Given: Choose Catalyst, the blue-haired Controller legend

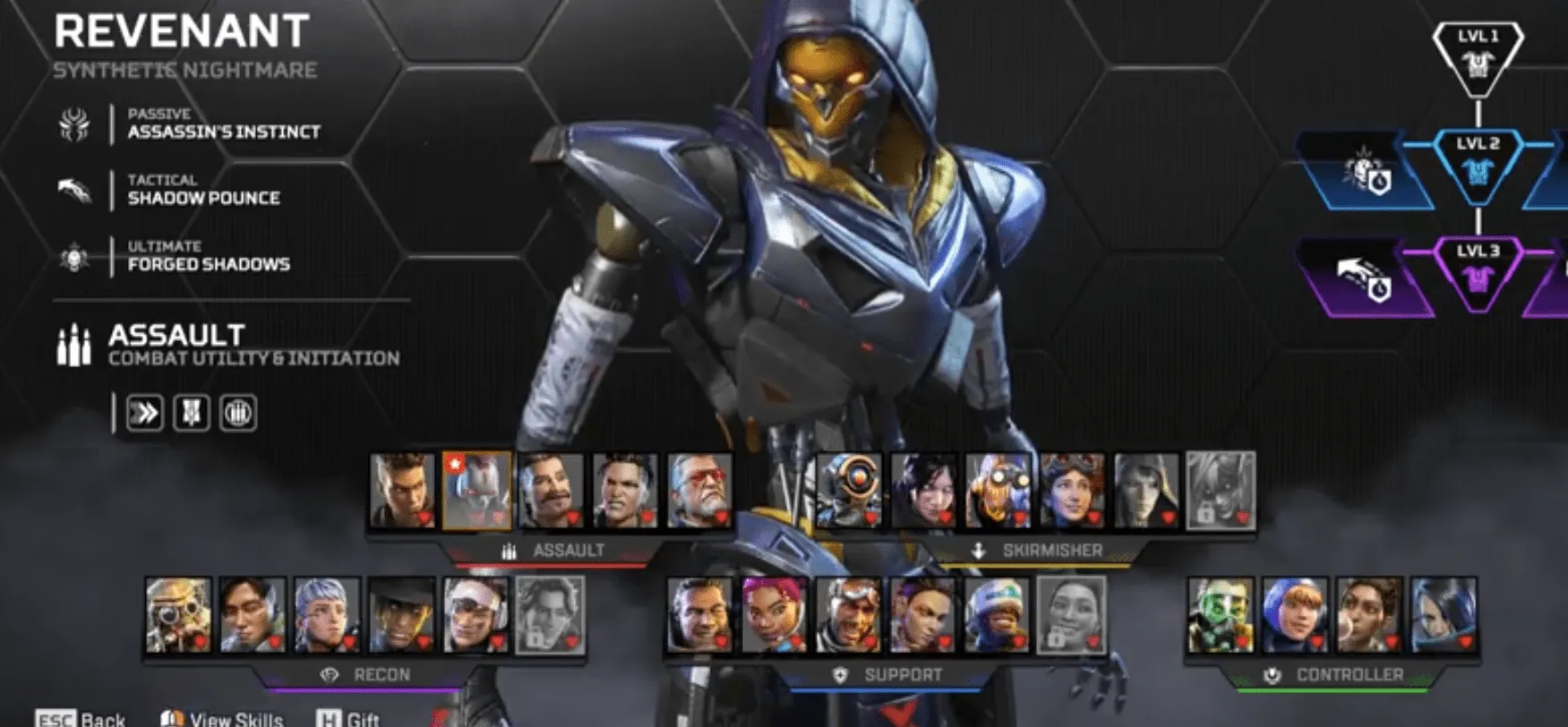Looking at the screenshot, I should pyautogui.click(x=1444, y=615).
